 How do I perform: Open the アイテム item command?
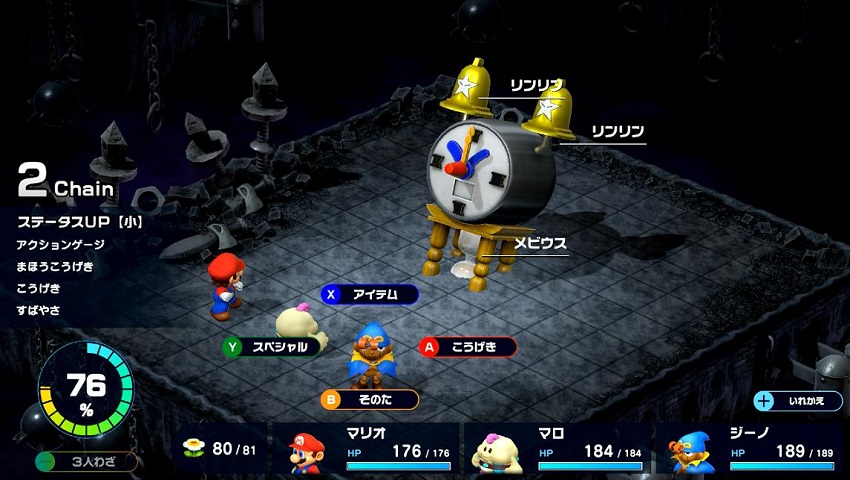(x=370, y=294)
